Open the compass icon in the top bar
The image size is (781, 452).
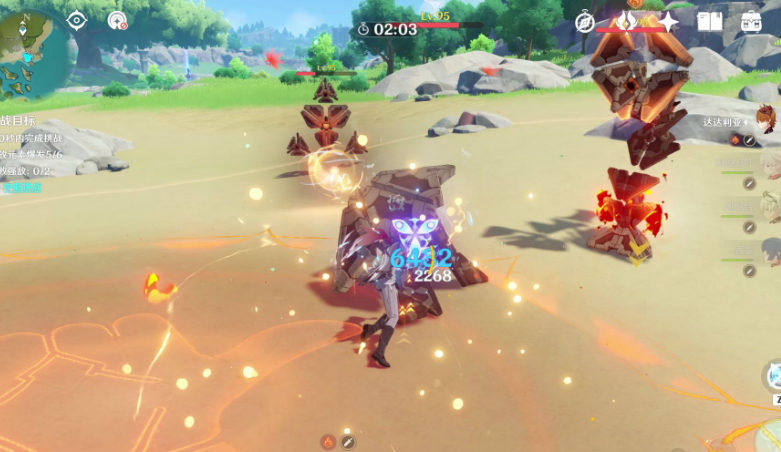tap(586, 22)
